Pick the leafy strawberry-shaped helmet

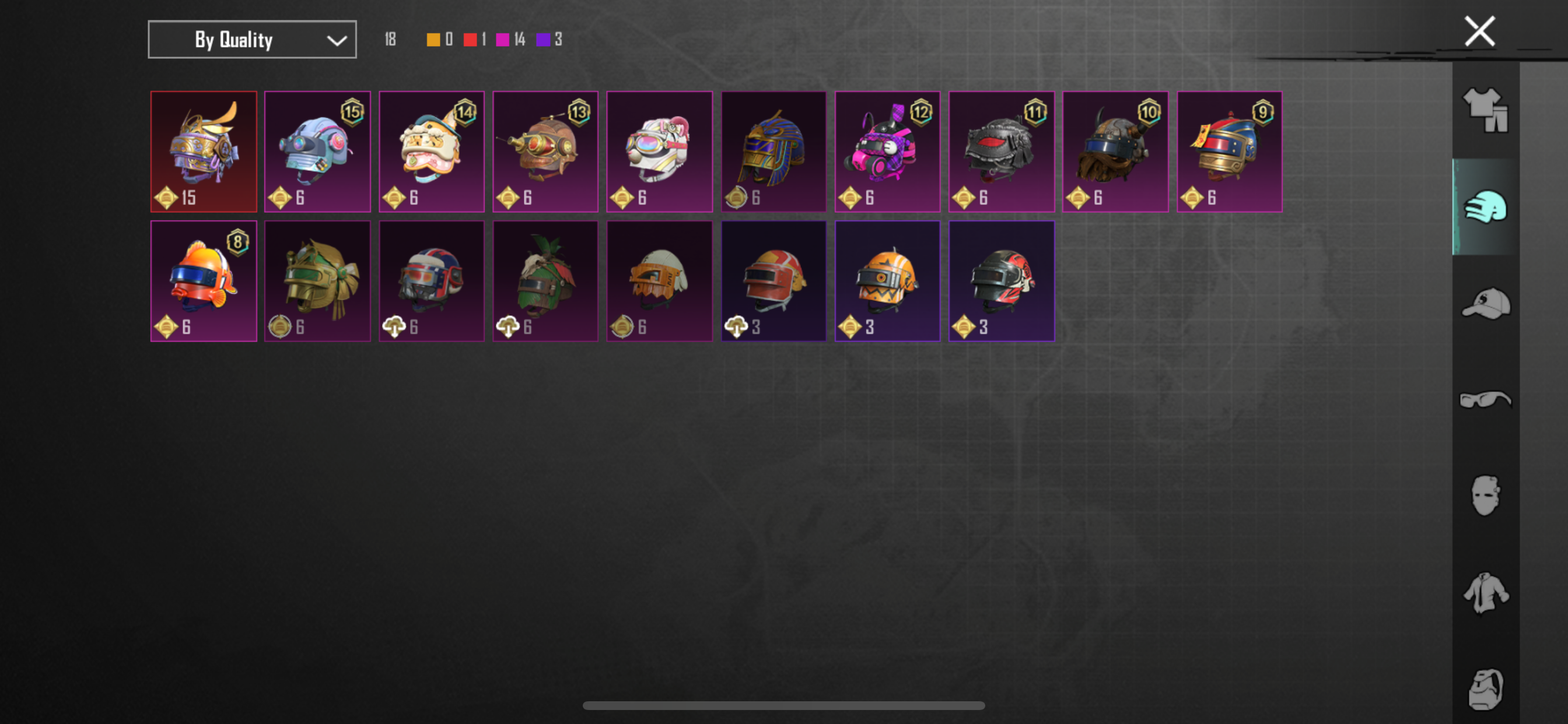545,280
